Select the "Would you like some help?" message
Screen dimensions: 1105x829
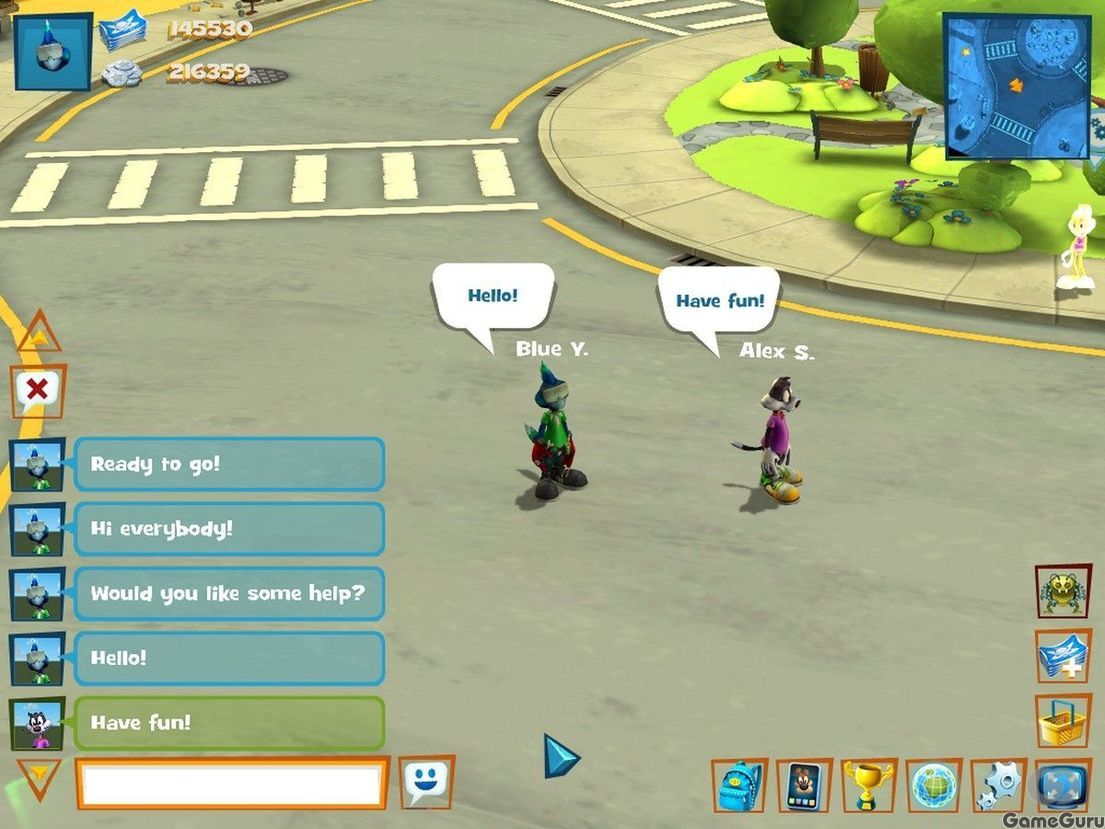228,593
